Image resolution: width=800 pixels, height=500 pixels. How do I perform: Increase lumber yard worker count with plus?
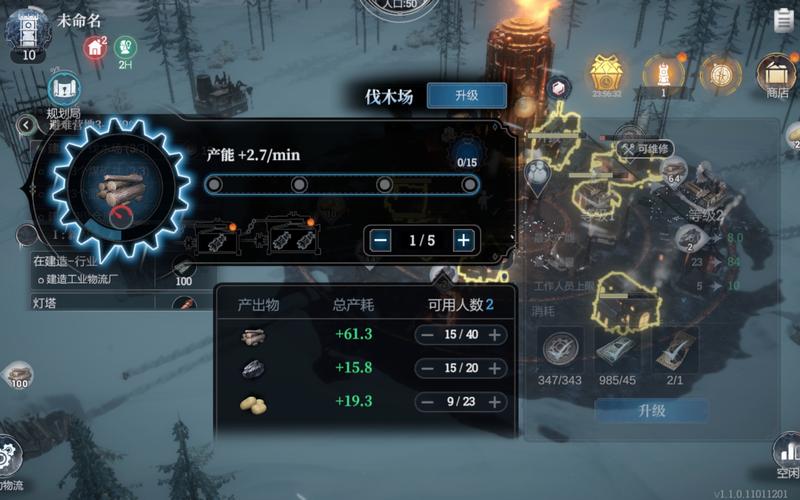click(463, 240)
